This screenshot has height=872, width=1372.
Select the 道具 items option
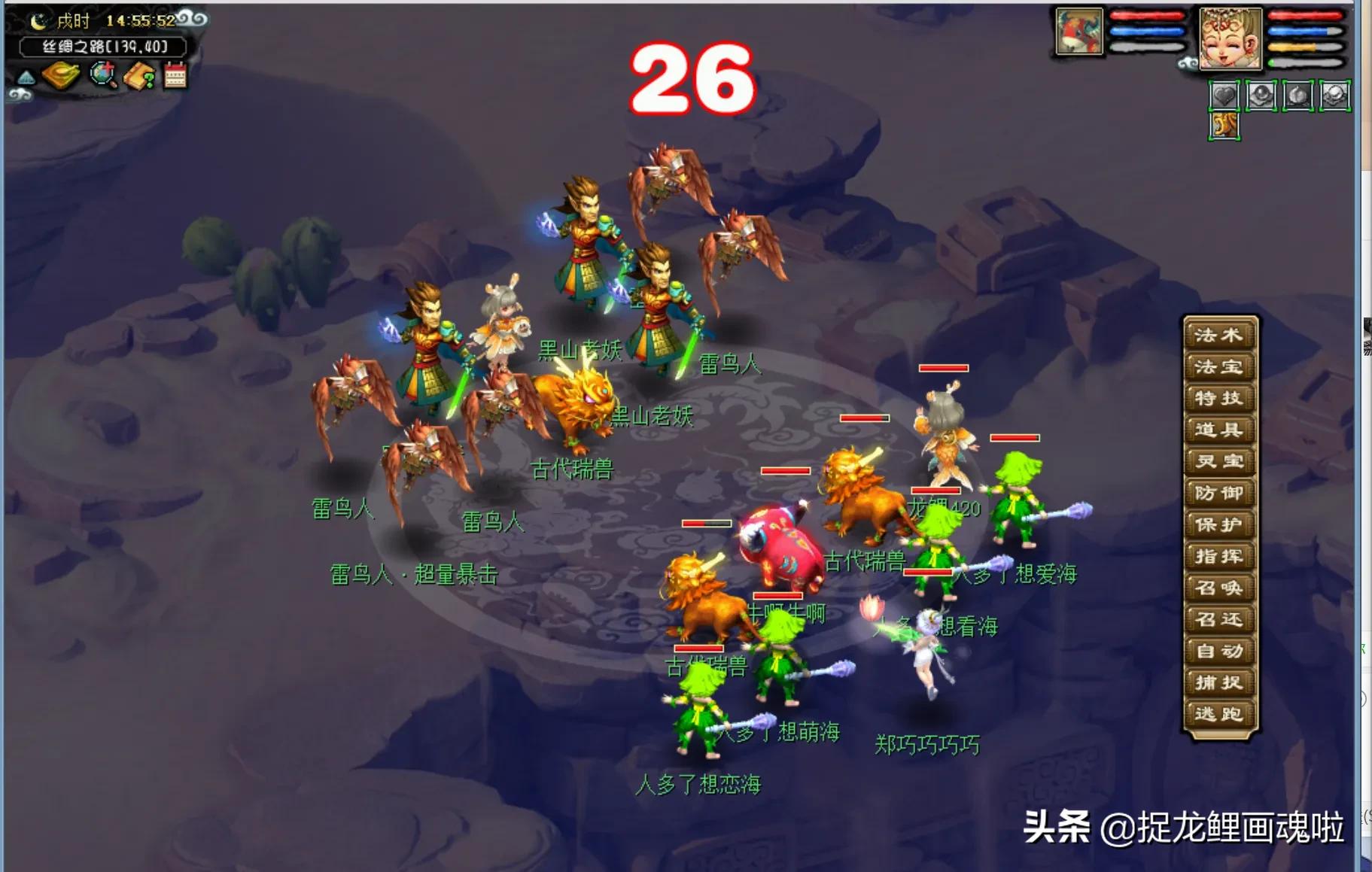coord(1220,430)
